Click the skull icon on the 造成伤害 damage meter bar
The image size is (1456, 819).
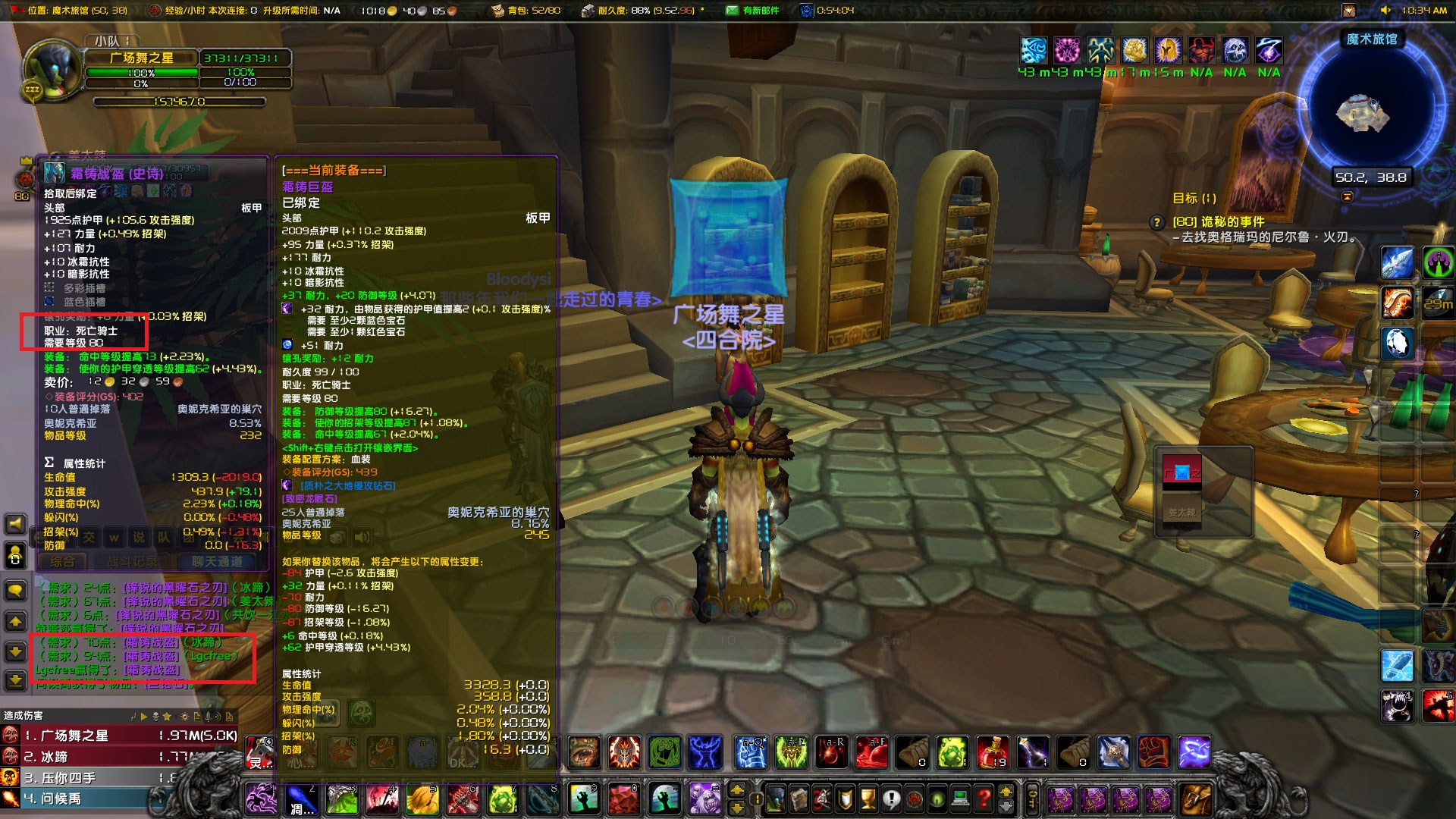[x=156, y=717]
